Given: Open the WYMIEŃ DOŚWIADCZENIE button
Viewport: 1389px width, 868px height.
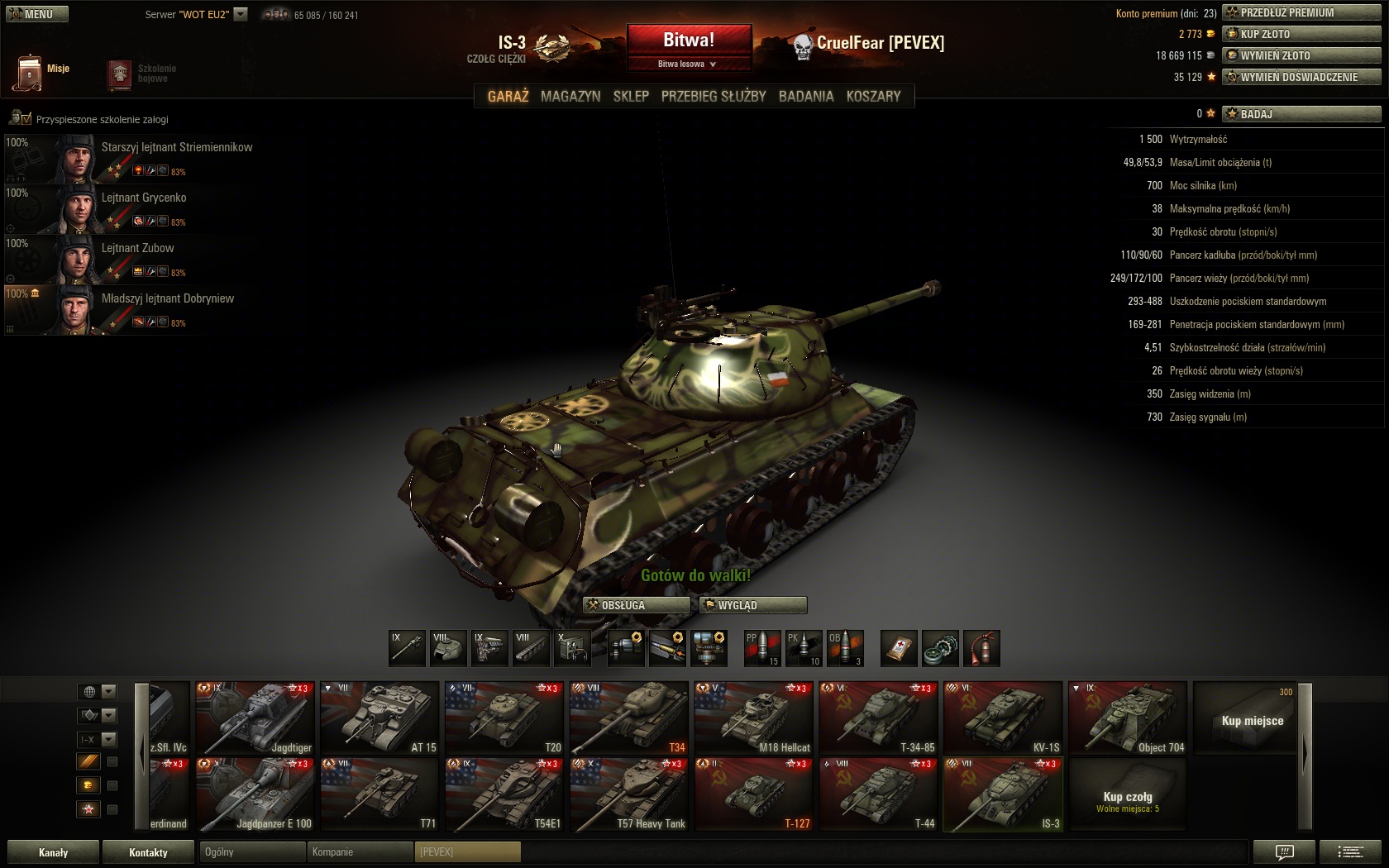Looking at the screenshot, I should click(1301, 77).
